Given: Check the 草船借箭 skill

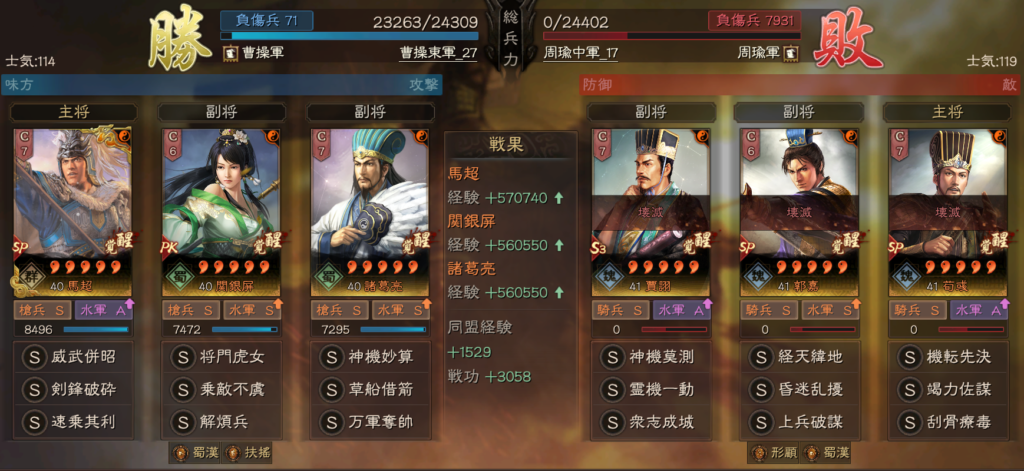Looking at the screenshot, I should [370, 389].
